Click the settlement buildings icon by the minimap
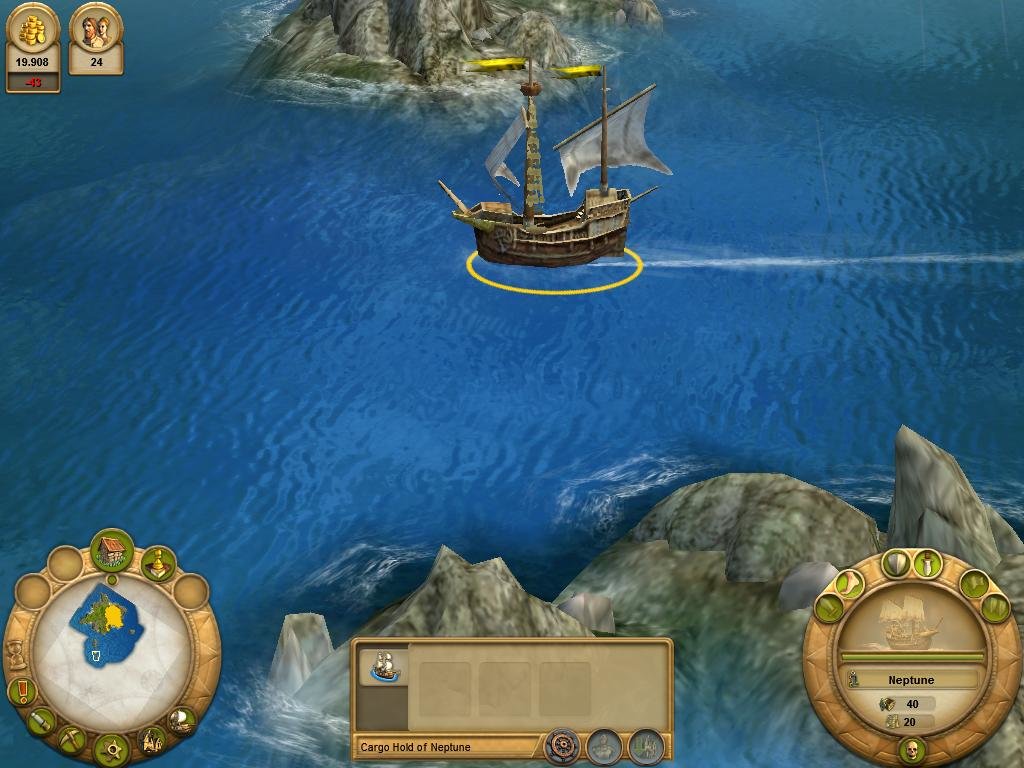This screenshot has width=1024, height=768. (x=152, y=741)
